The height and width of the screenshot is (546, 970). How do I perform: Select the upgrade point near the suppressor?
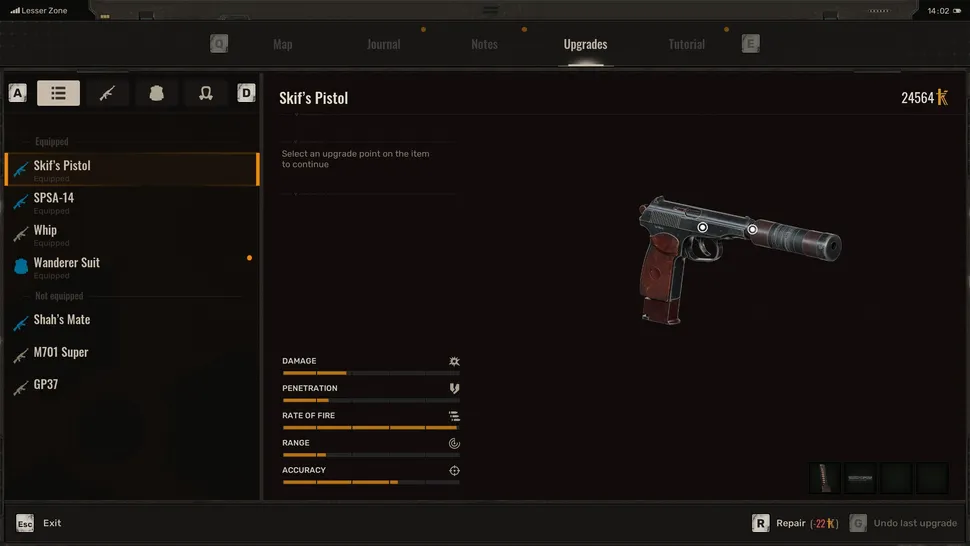(x=753, y=229)
